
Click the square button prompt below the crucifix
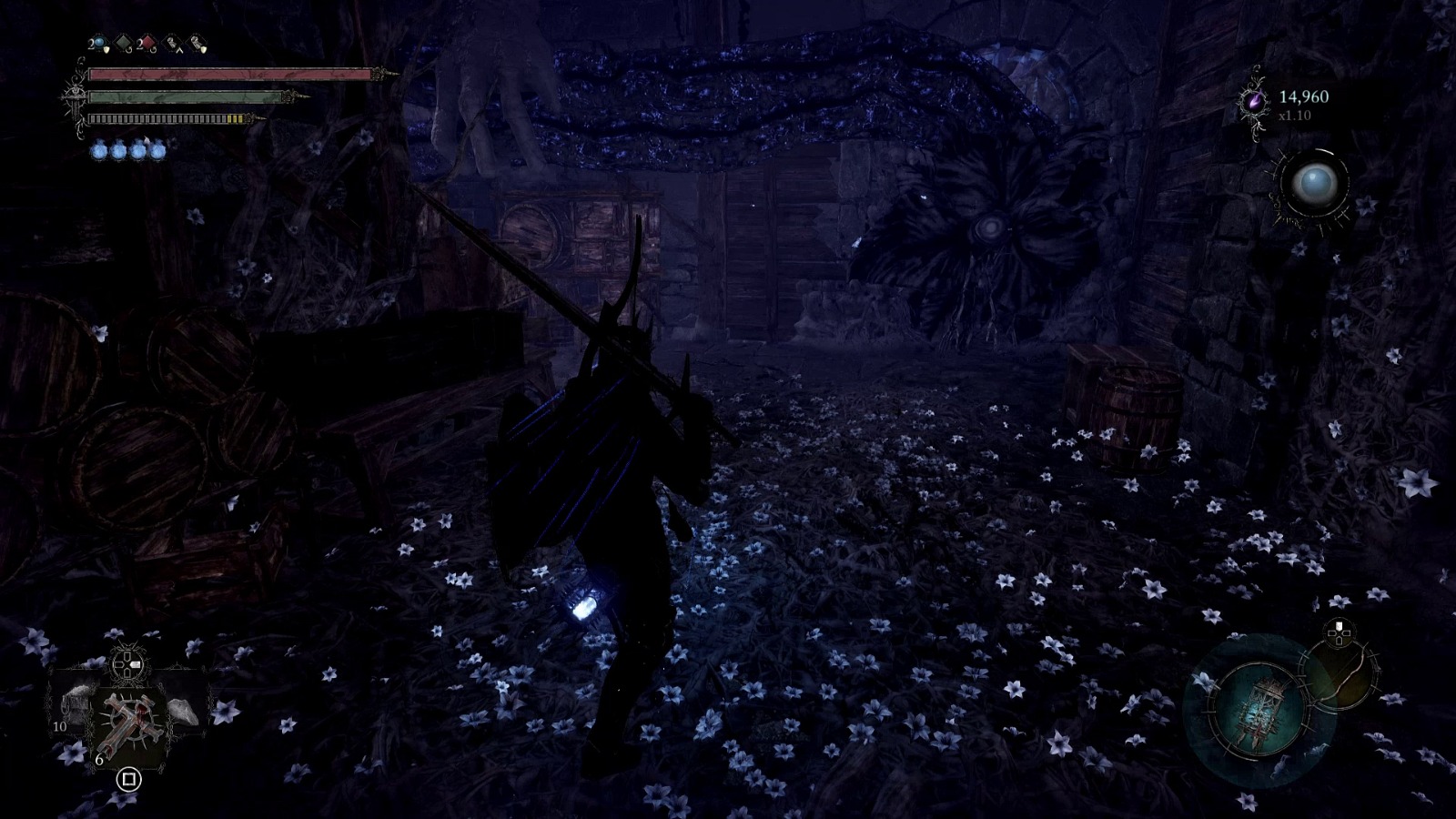click(x=128, y=780)
